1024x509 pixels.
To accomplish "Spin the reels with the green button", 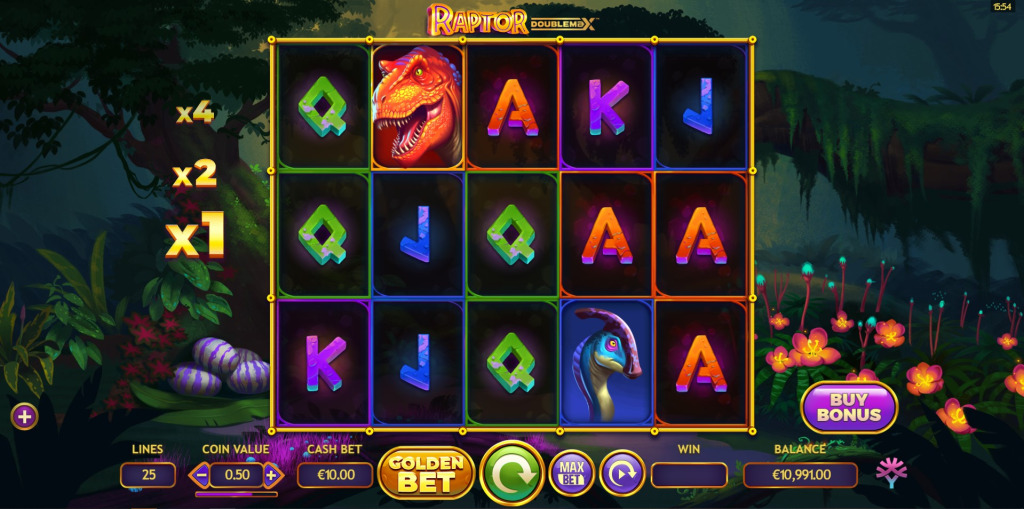I will (512, 473).
